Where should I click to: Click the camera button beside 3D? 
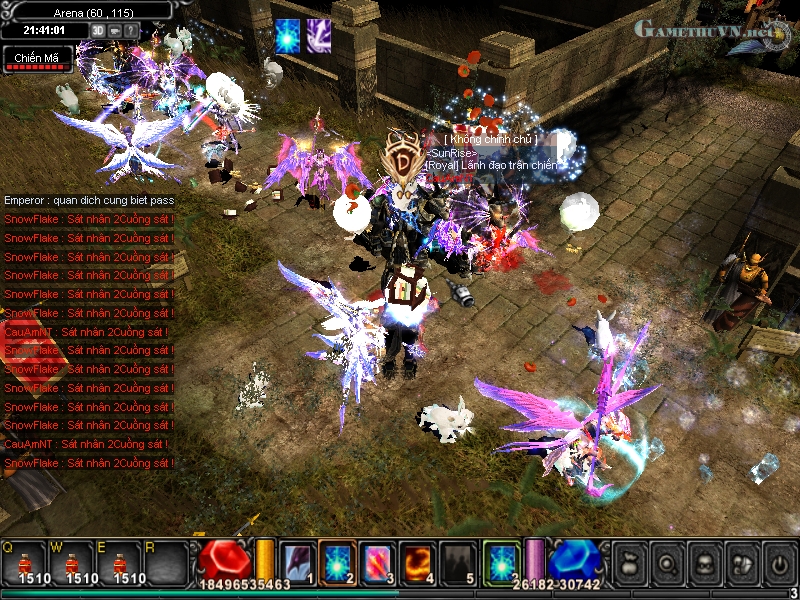(116, 30)
